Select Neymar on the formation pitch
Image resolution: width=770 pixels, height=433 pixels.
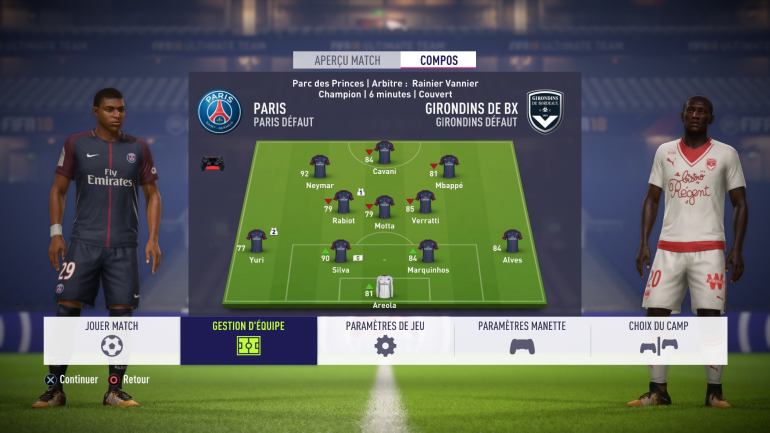[320, 166]
